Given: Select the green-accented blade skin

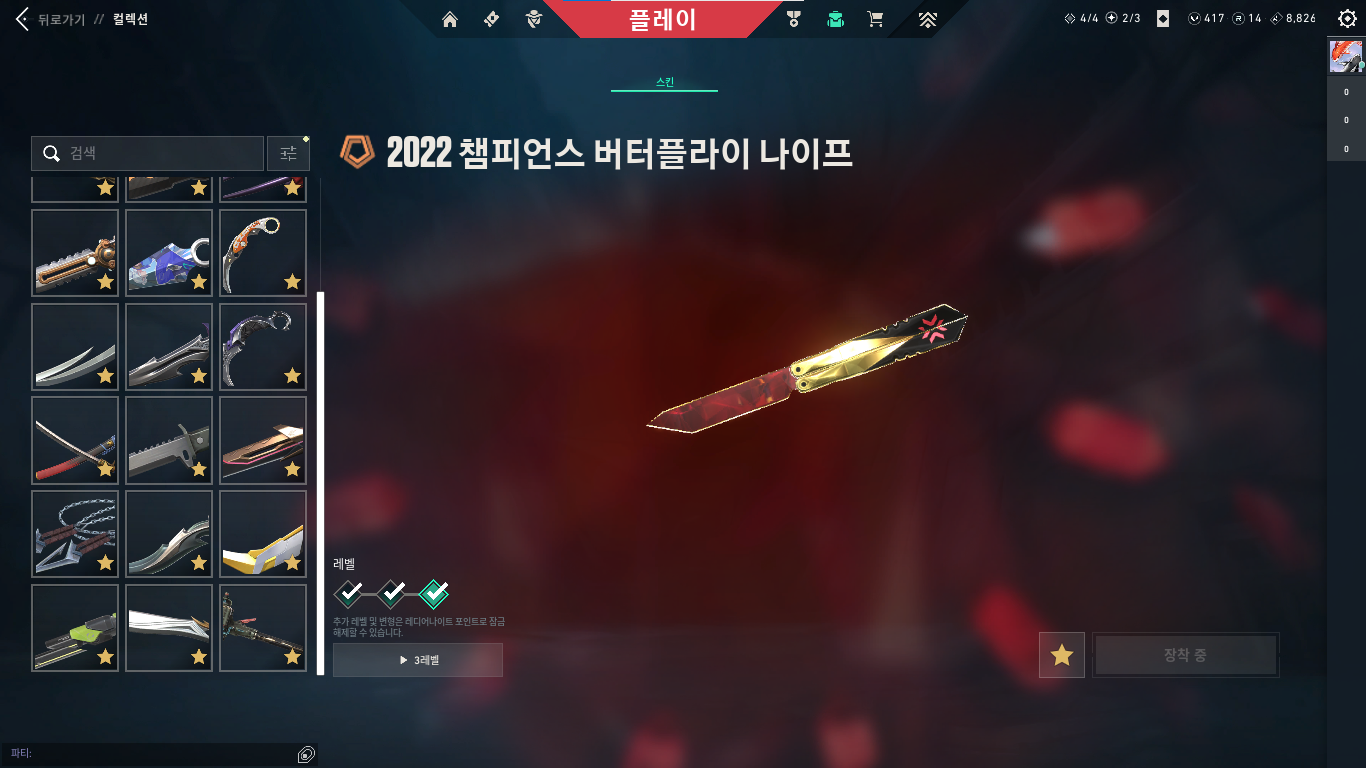Looking at the screenshot, I should [75, 628].
